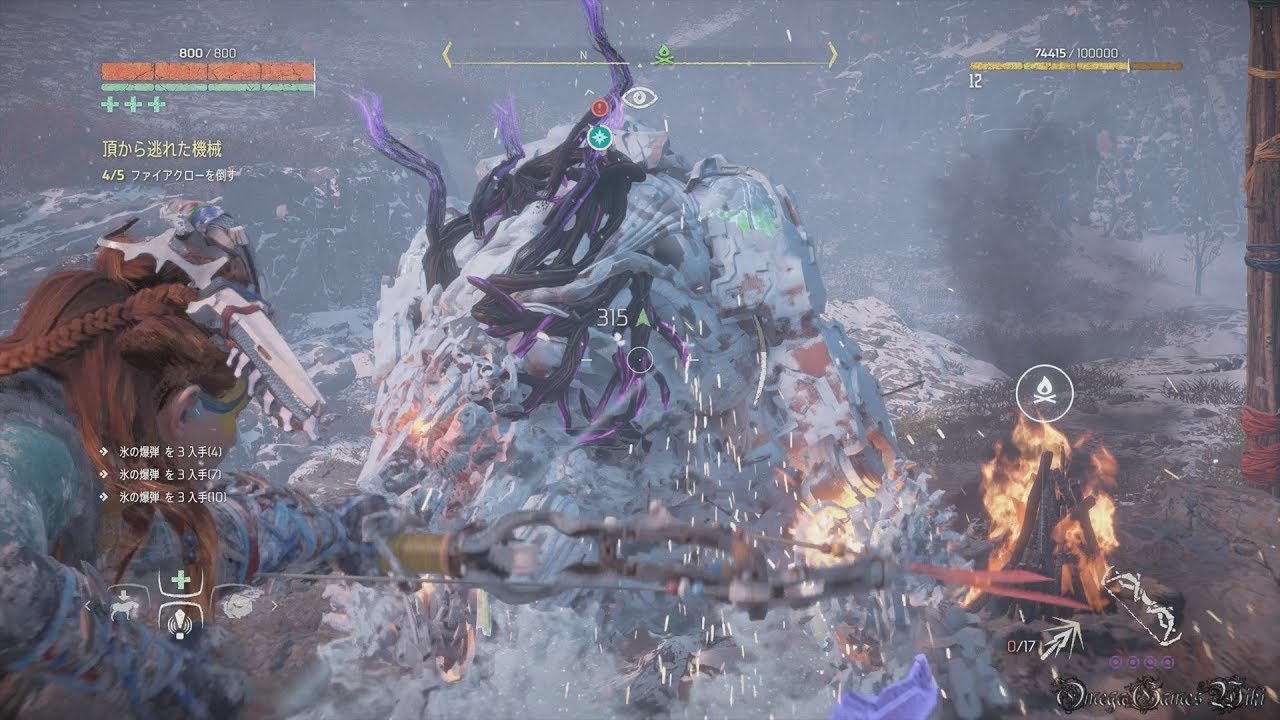This screenshot has height=720, width=1280.
Task: Cycle tools with the left arrow
Action: (88, 605)
